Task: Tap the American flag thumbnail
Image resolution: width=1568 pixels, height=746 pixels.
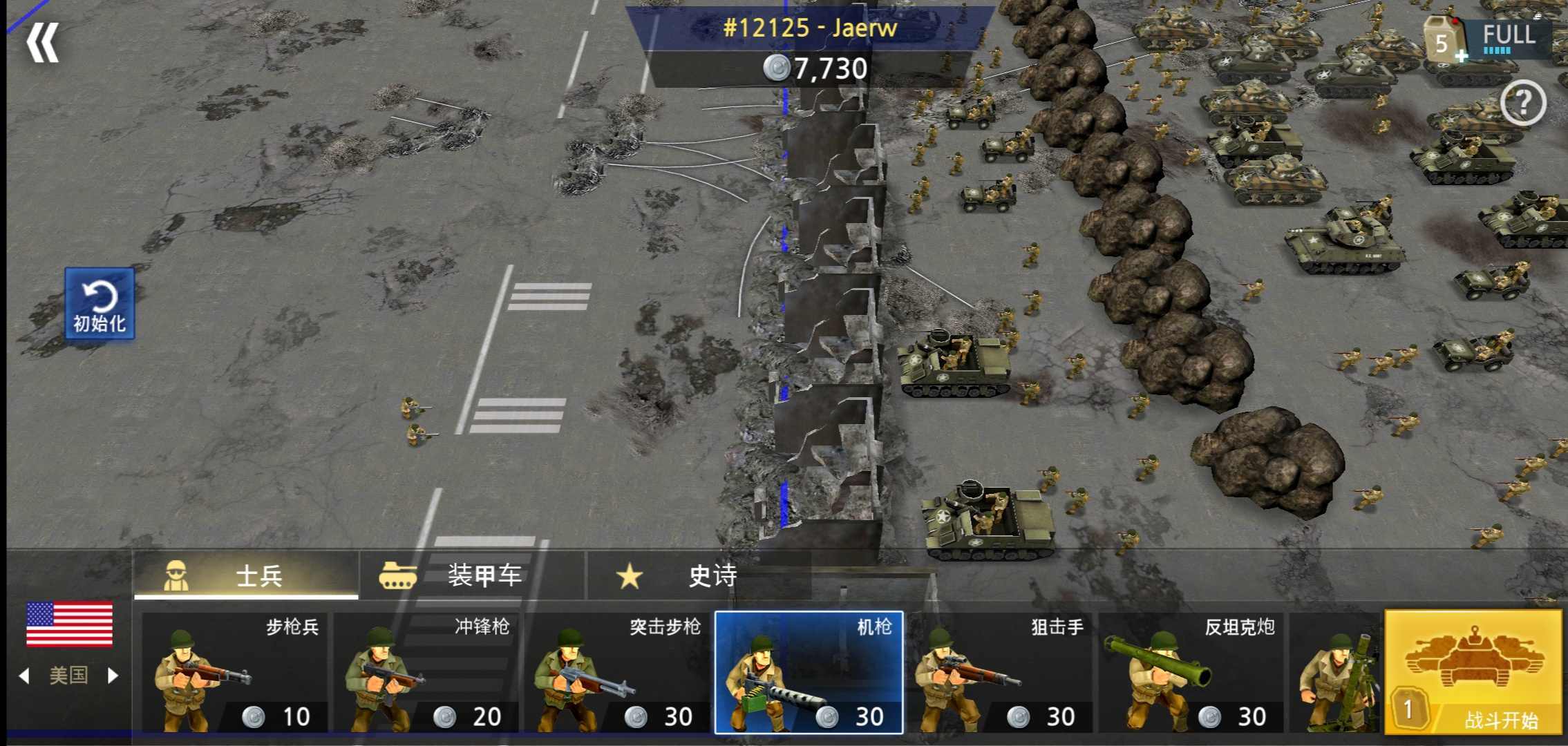Action: 69,625
